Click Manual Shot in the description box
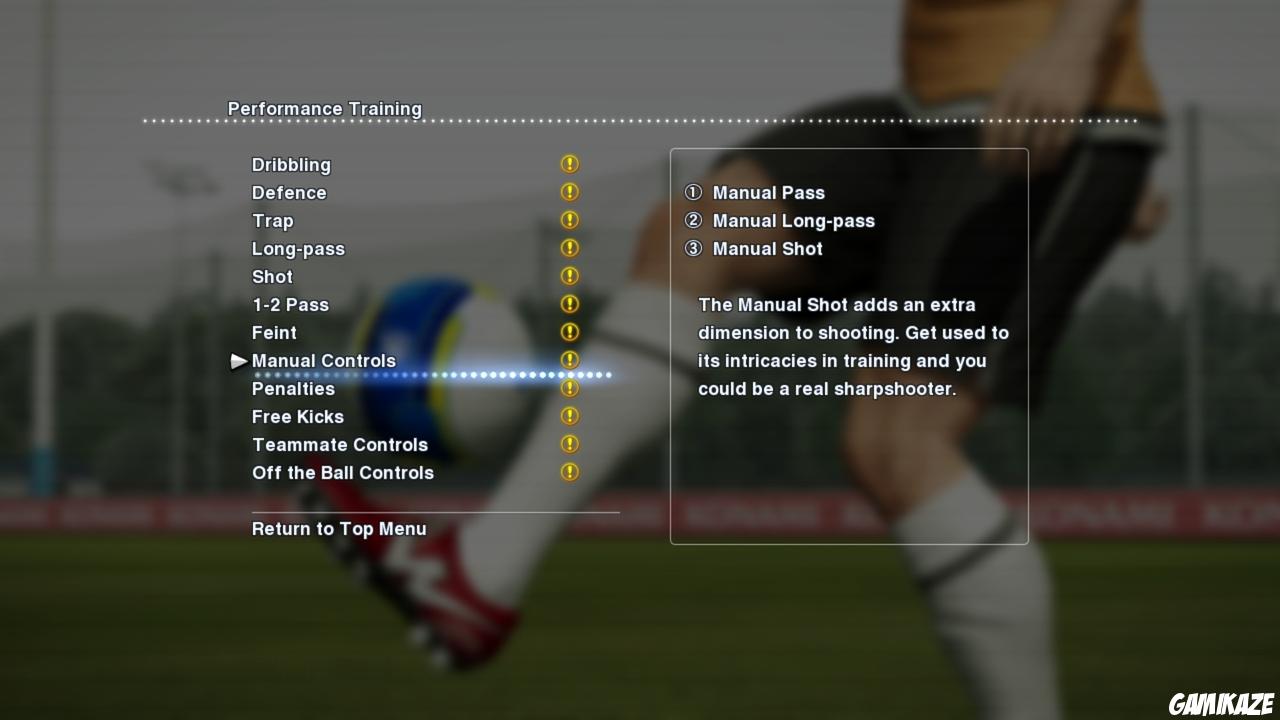Screen dimensions: 1280x720 coord(767,248)
